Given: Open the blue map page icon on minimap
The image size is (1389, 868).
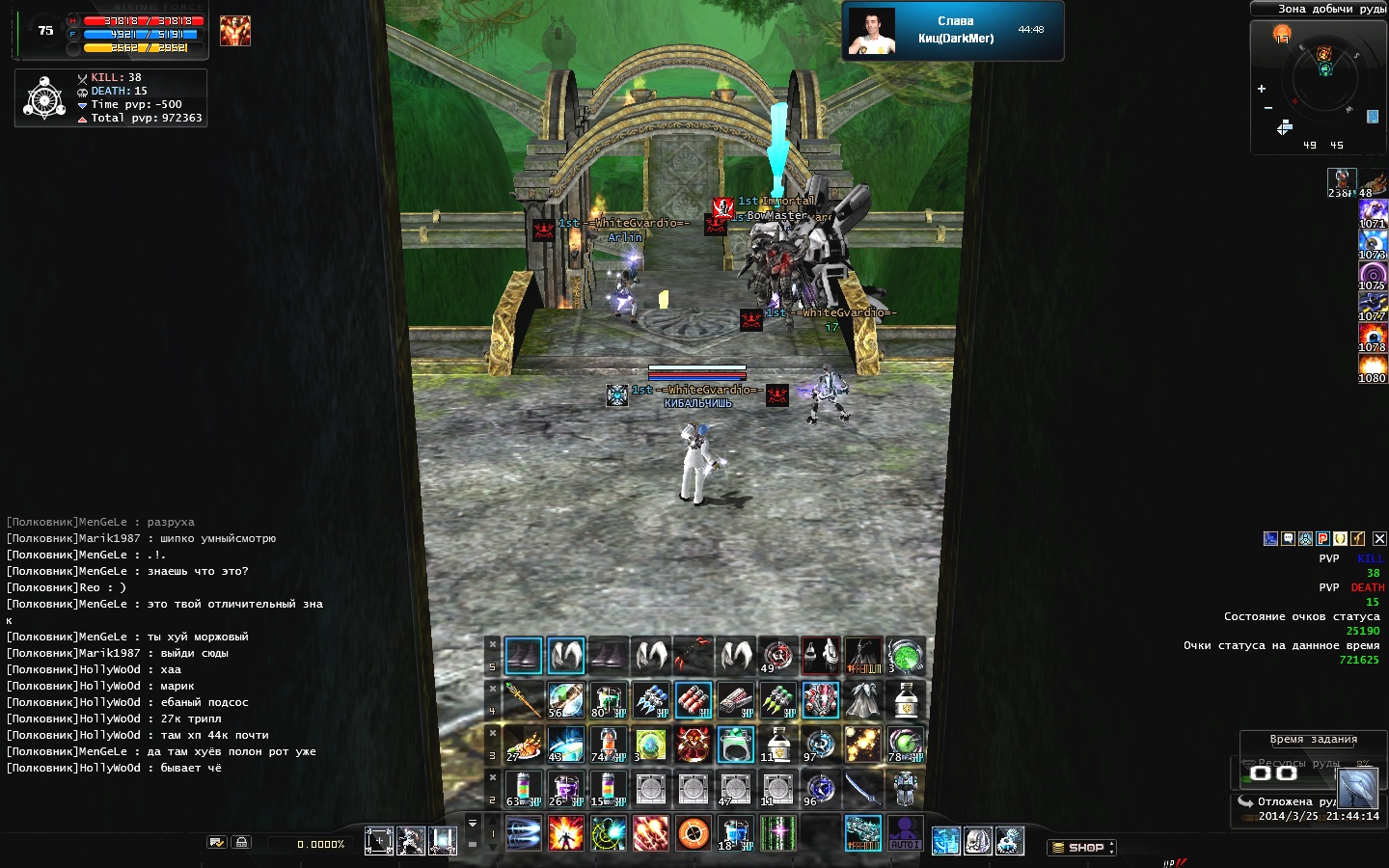Looking at the screenshot, I should [1373, 117].
